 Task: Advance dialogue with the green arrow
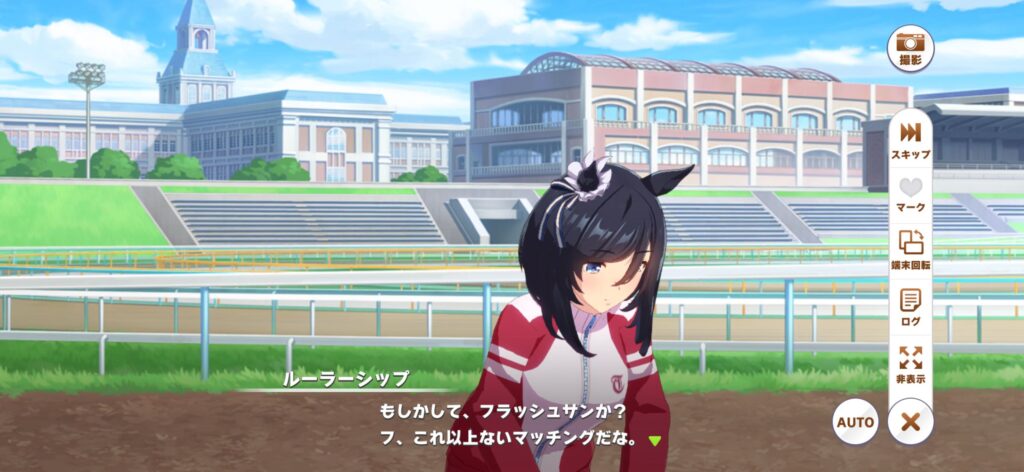click(655, 440)
